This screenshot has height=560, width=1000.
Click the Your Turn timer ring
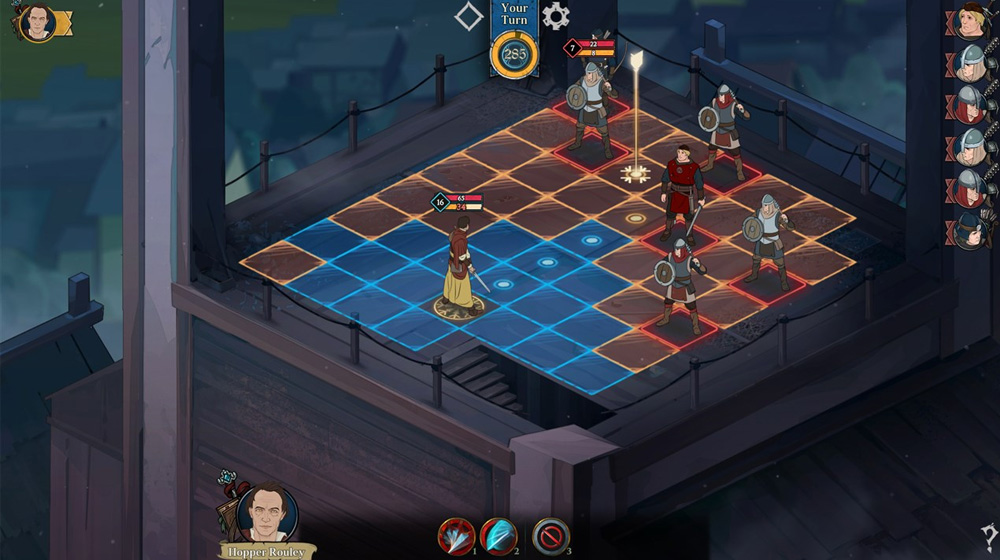click(515, 56)
